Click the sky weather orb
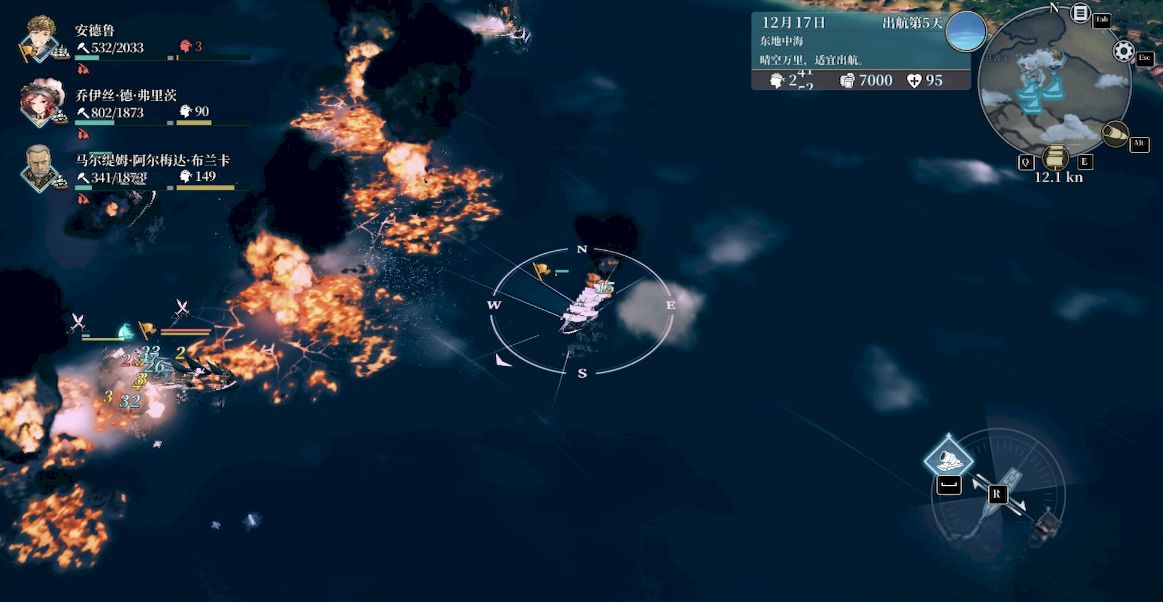 (966, 31)
